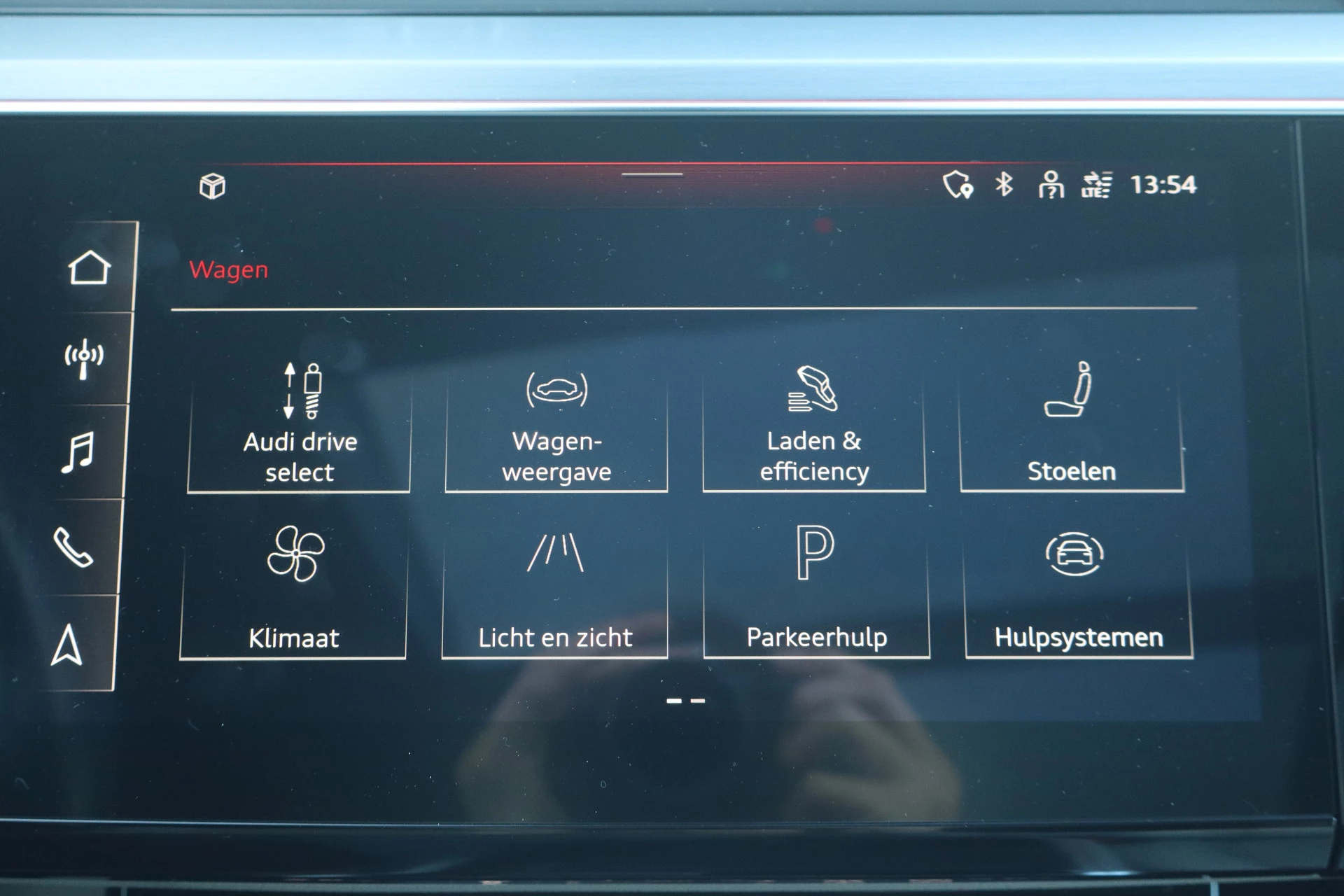The height and width of the screenshot is (896, 1344).
Task: Open the Home screen from the sidebar
Action: 91,267
